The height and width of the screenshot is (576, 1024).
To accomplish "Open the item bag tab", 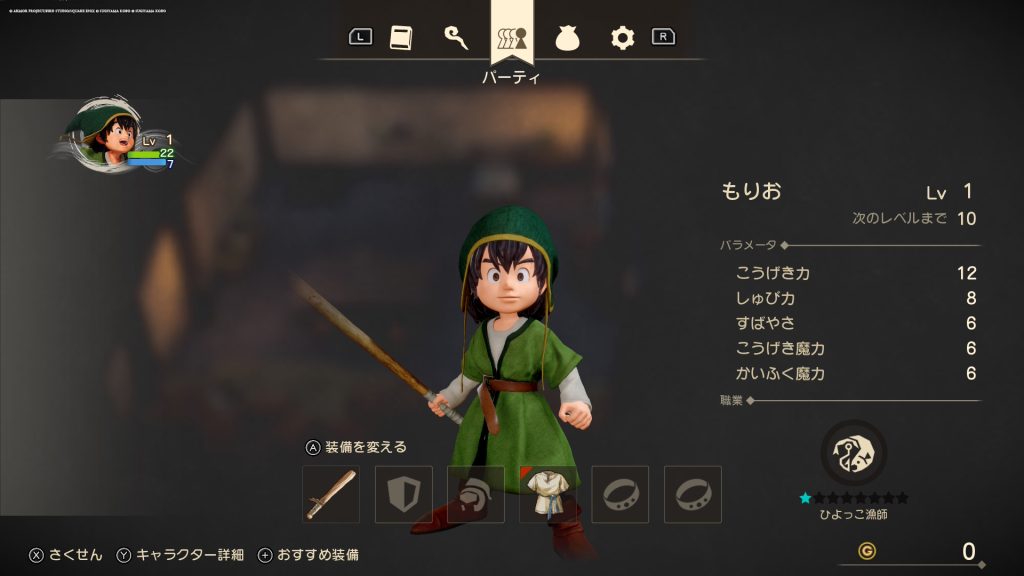I will (x=567, y=38).
